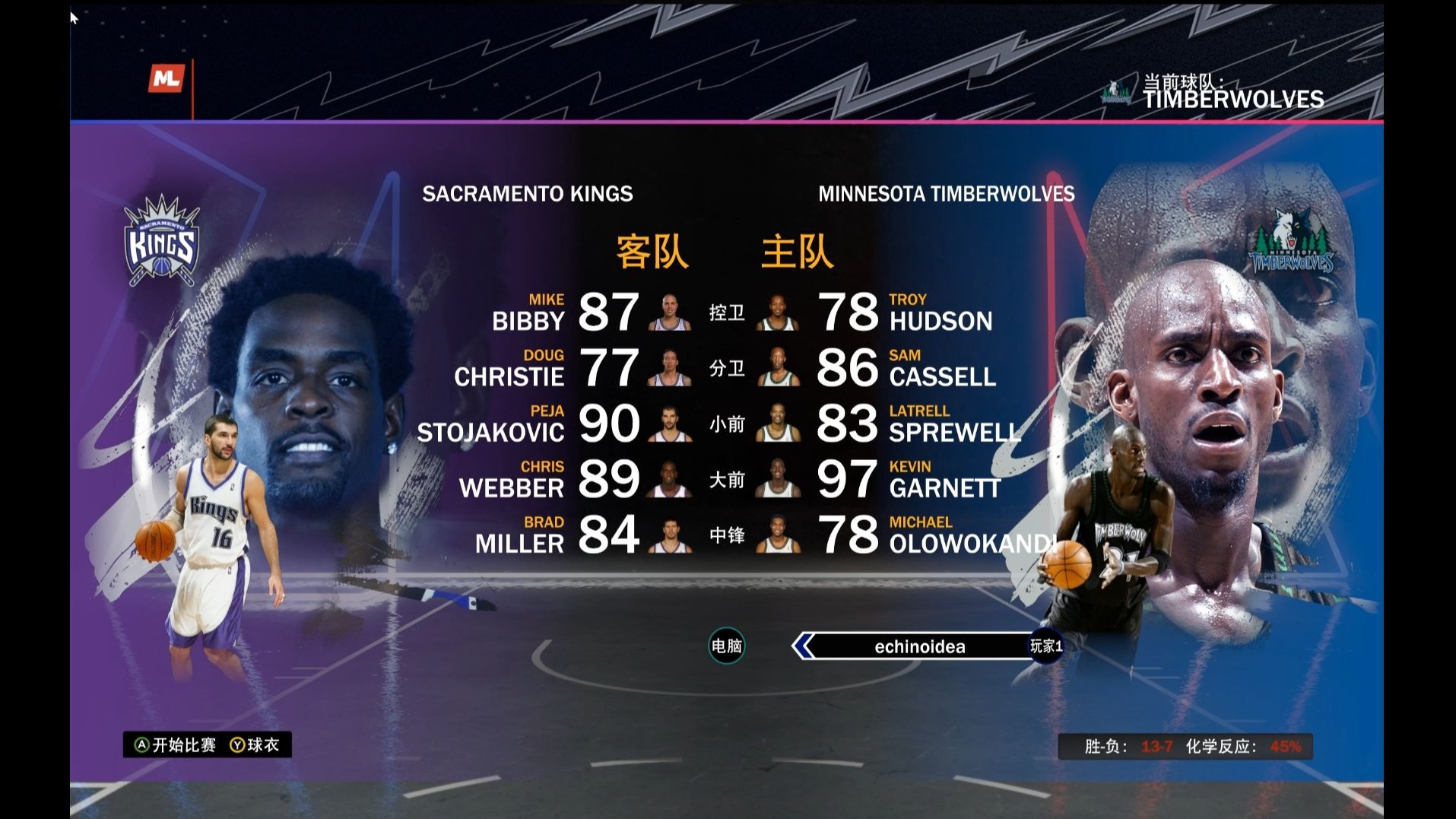The height and width of the screenshot is (819, 1456).
Task: Click the Sacramento Kings team logo
Action: point(162,240)
